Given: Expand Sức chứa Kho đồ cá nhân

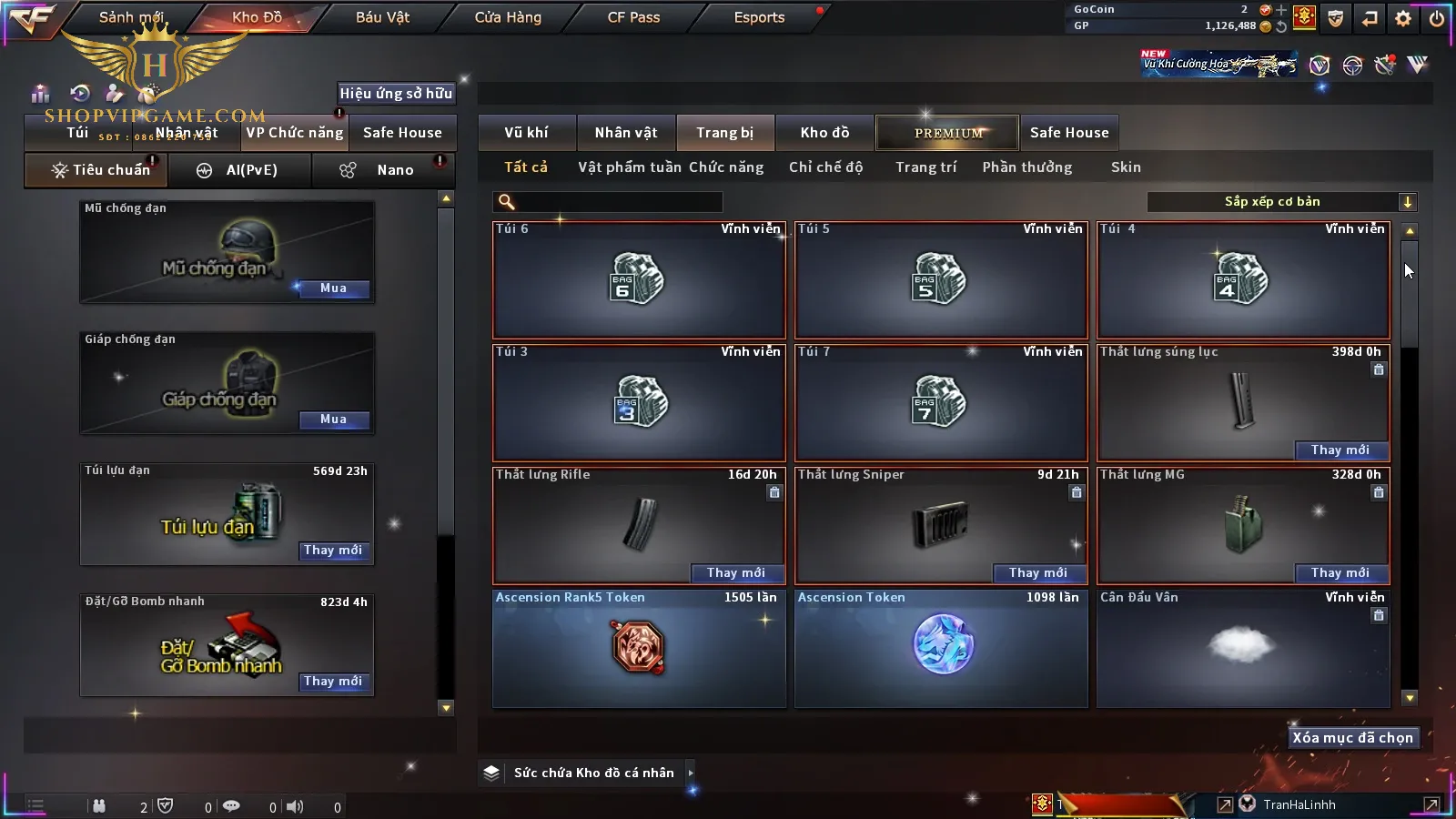Looking at the screenshot, I should [691, 773].
